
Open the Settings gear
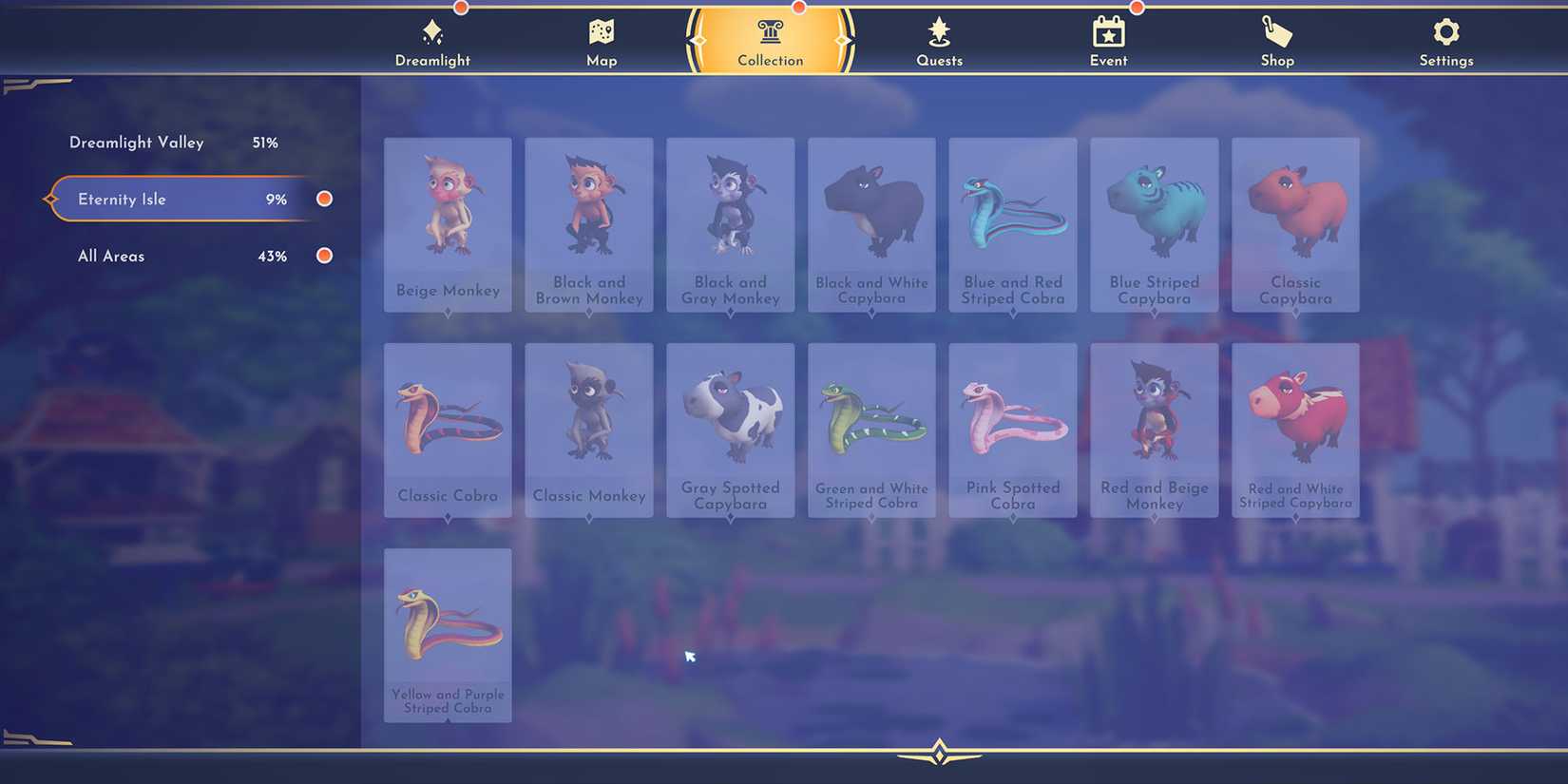pos(1445,40)
